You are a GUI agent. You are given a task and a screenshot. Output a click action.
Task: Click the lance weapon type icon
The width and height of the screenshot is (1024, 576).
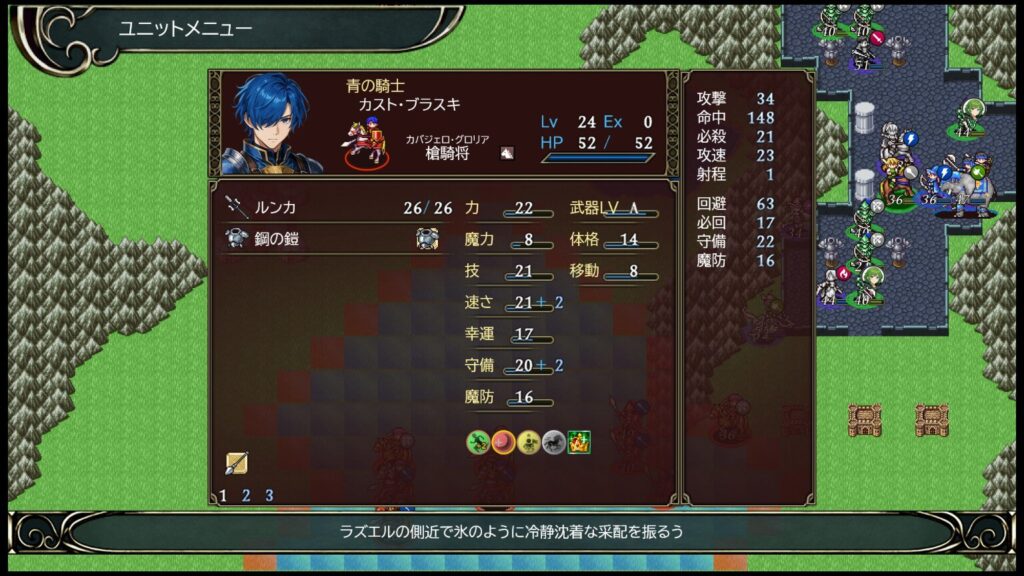pyautogui.click(x=236, y=462)
